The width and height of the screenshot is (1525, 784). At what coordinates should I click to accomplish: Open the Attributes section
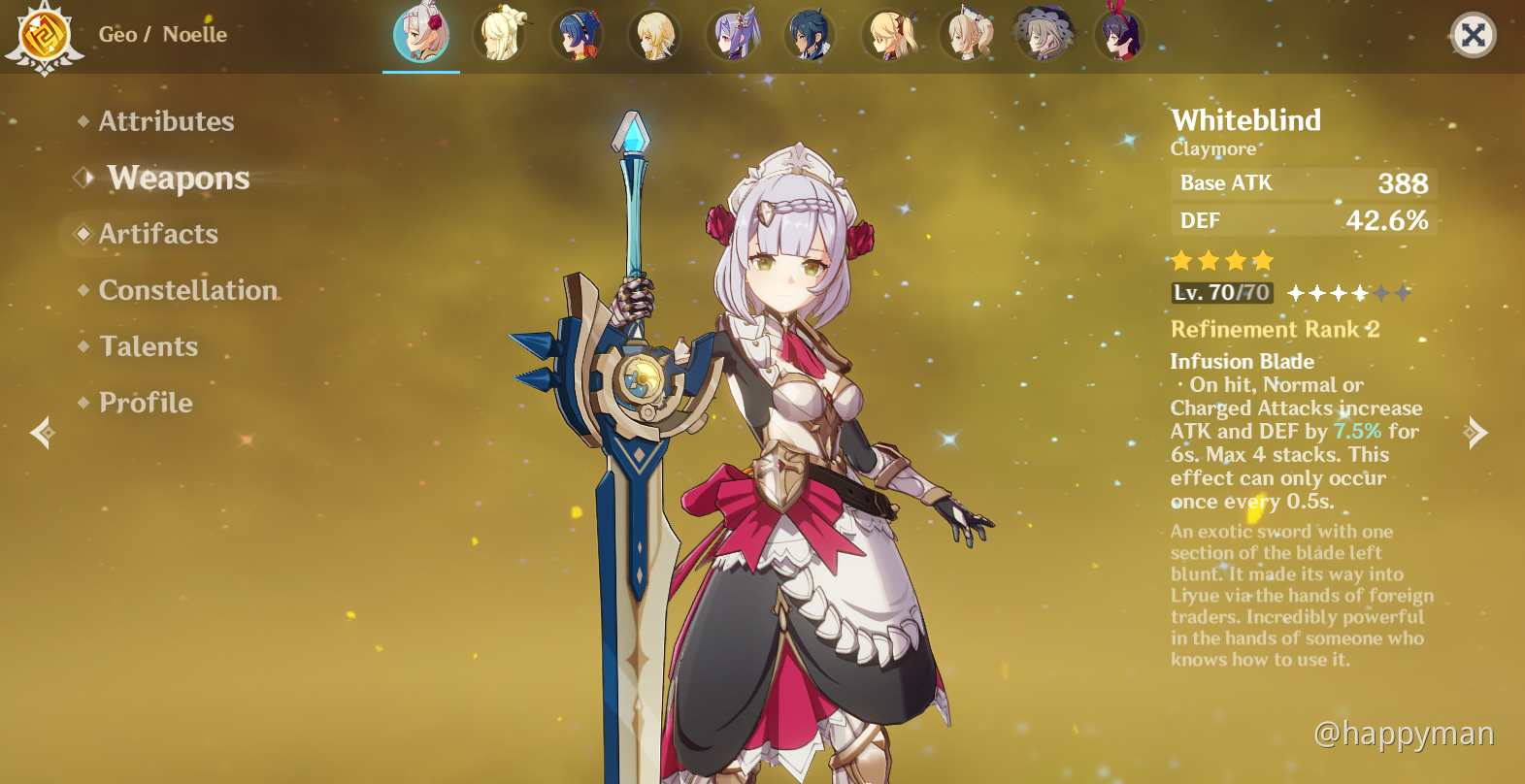(x=165, y=120)
